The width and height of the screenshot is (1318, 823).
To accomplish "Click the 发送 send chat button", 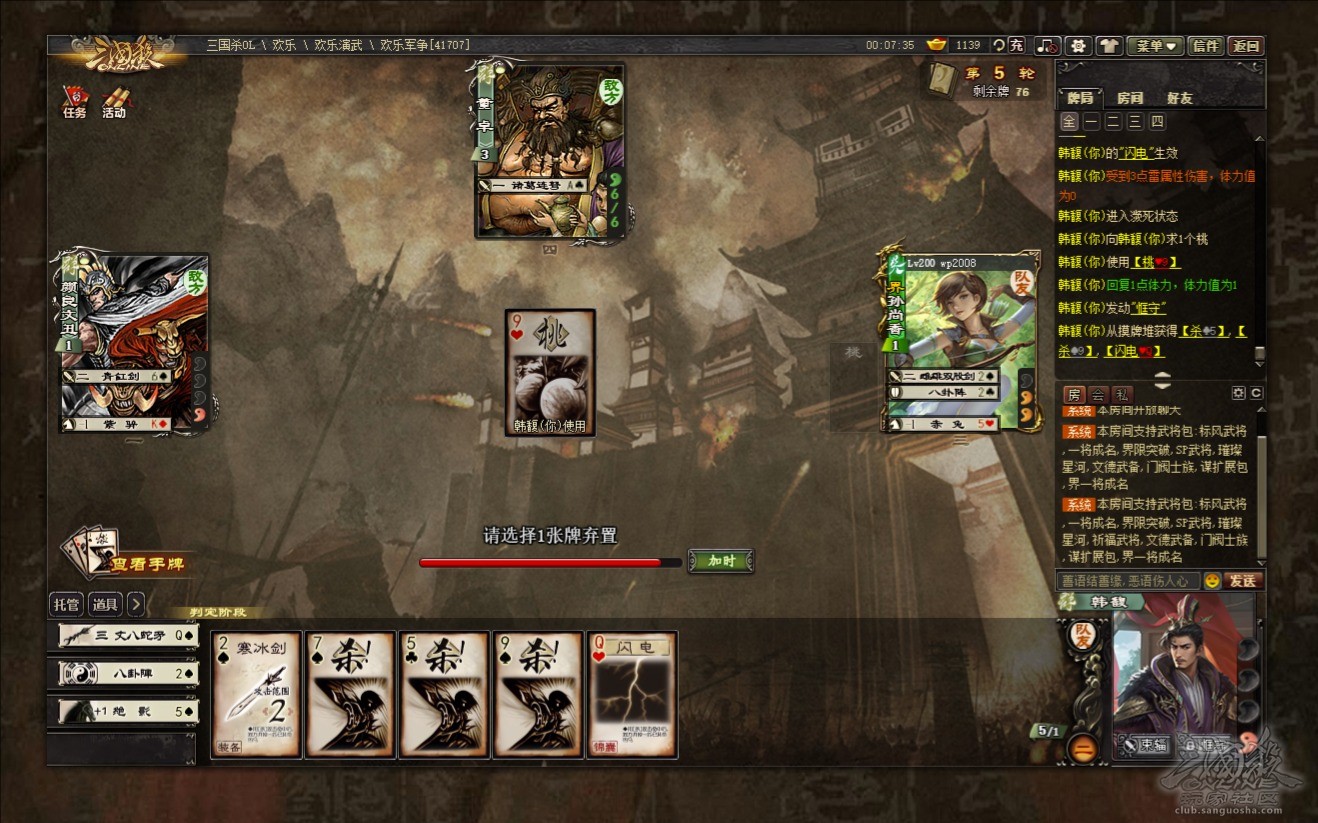I will (1242, 580).
